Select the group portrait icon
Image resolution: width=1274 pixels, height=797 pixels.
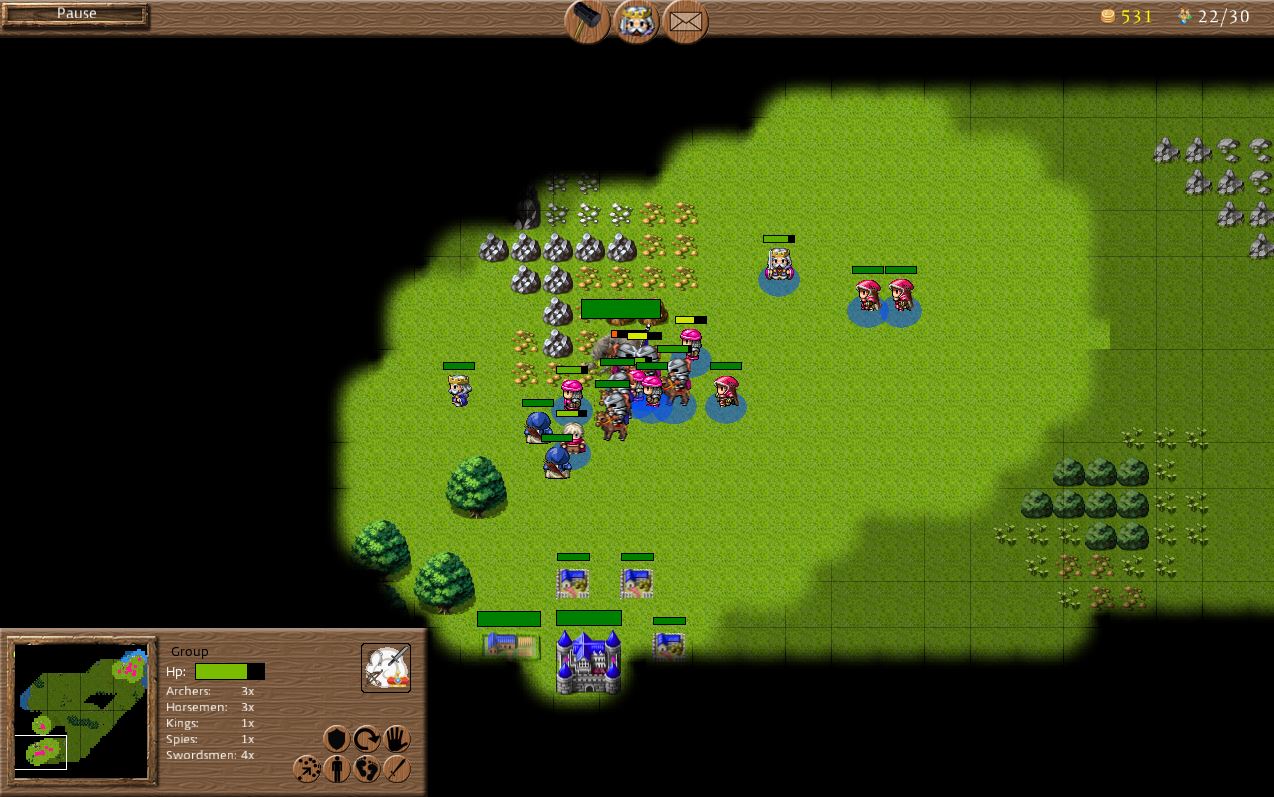point(386,668)
